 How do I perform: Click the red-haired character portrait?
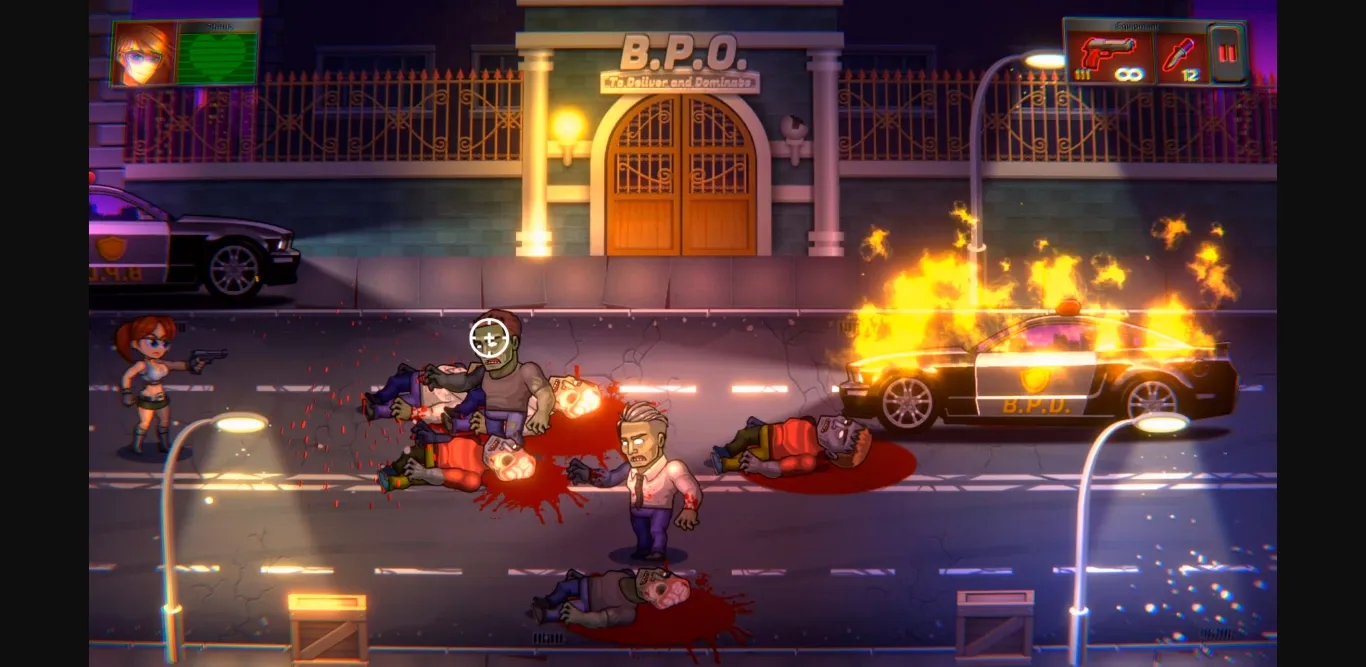(143, 52)
